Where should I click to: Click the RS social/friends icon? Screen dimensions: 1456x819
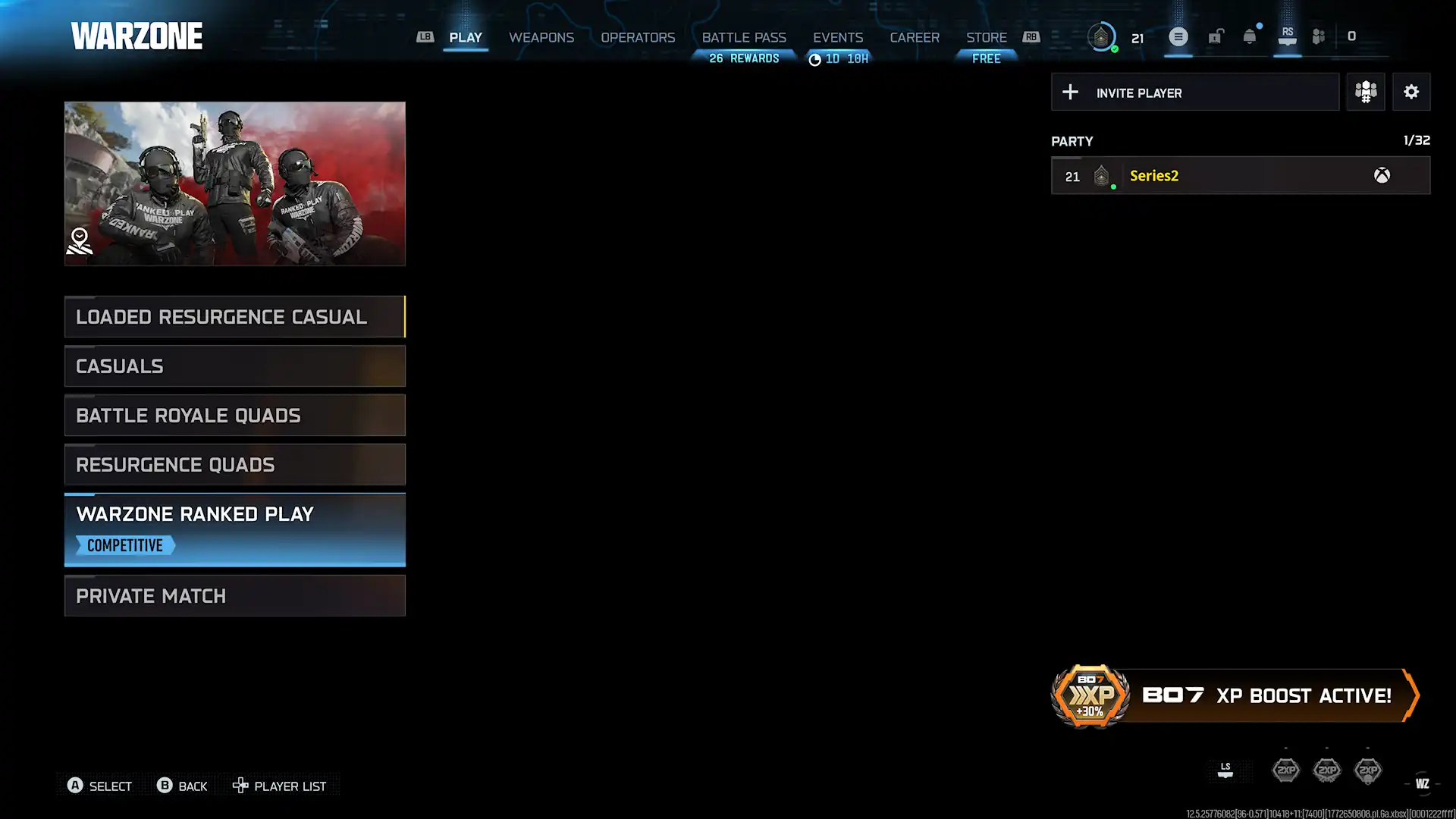click(x=1287, y=36)
